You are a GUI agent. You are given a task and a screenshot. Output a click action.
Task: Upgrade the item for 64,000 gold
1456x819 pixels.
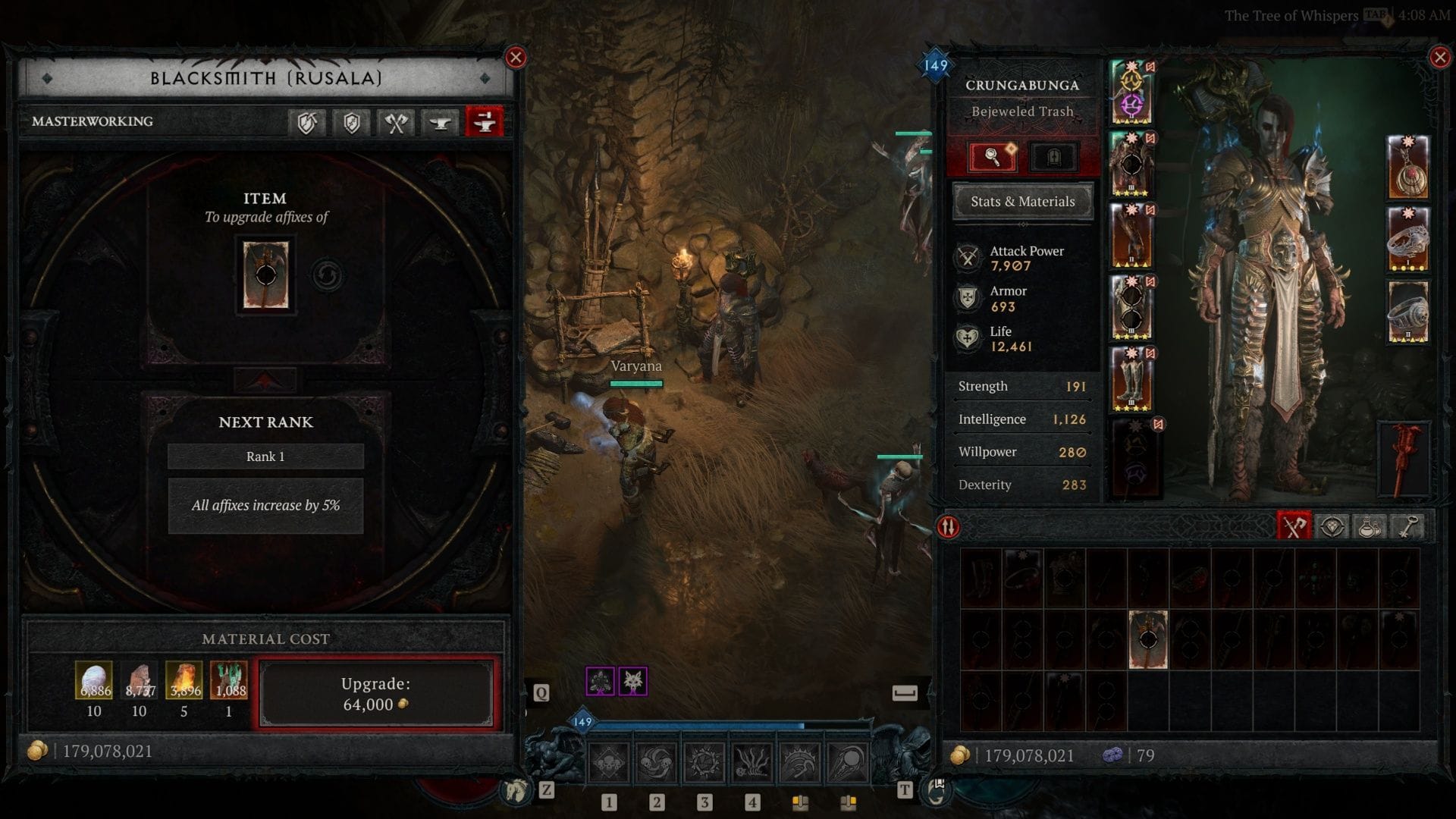tap(376, 694)
